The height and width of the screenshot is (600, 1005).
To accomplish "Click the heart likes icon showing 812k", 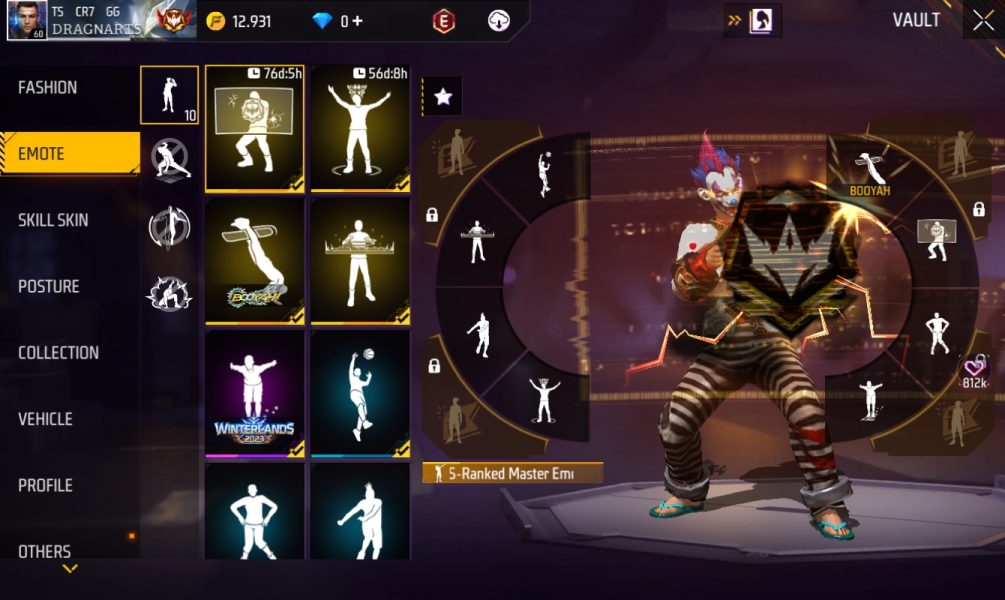I will click(975, 370).
